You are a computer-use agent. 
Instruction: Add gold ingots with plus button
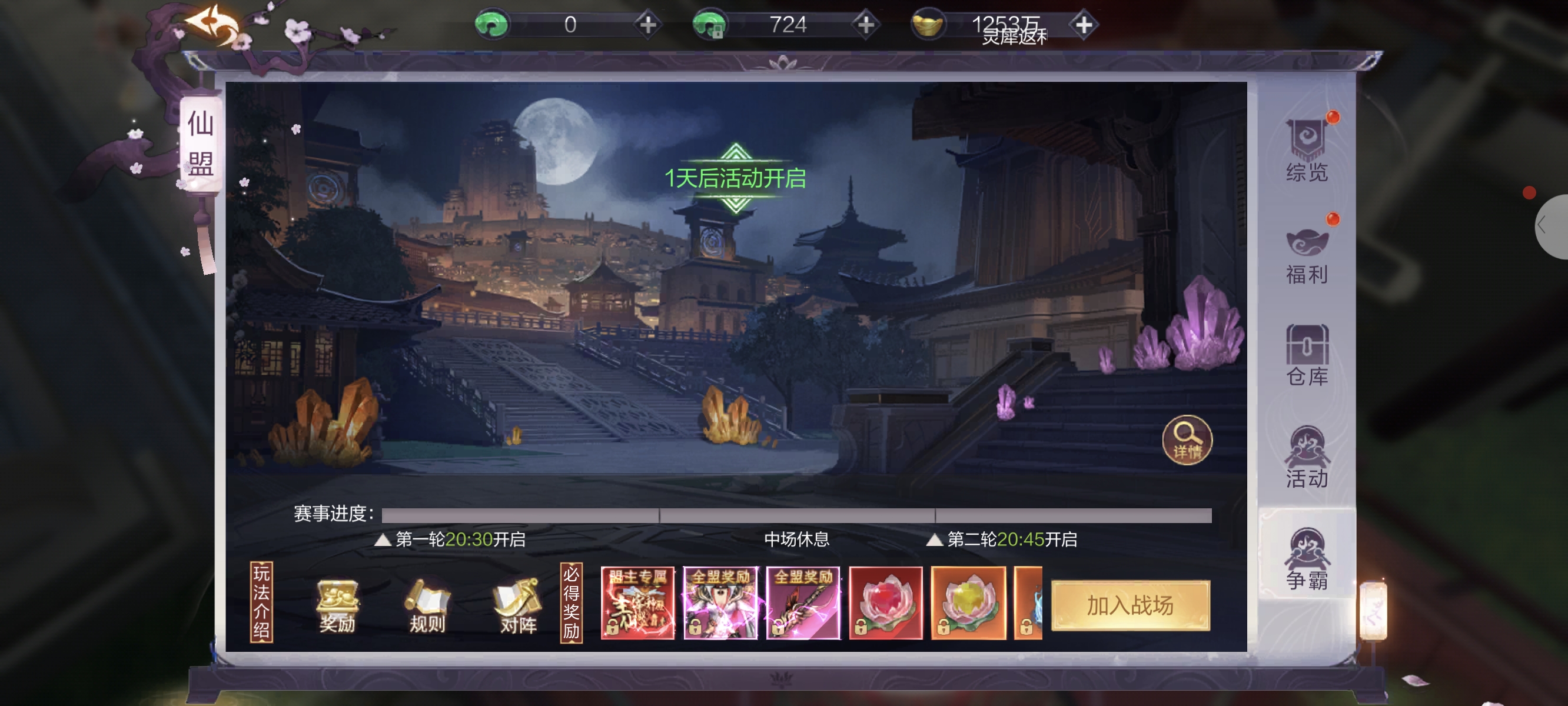1084,25
